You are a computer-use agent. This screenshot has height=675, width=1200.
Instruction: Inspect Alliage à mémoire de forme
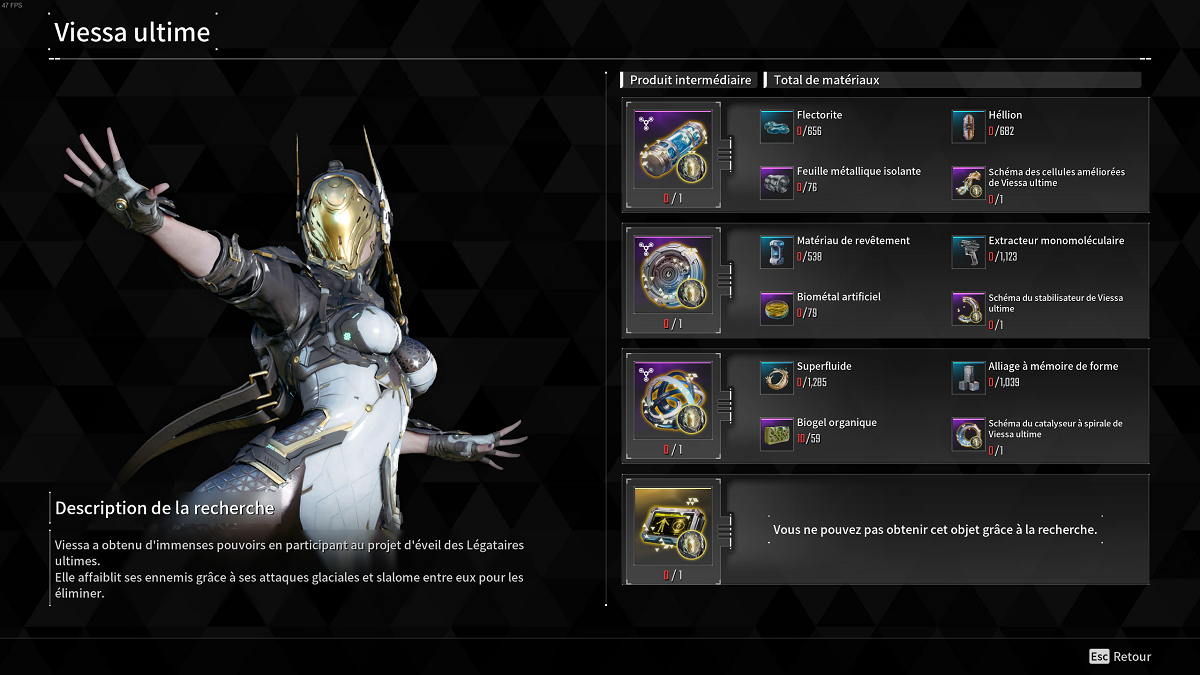pyautogui.click(x=968, y=375)
